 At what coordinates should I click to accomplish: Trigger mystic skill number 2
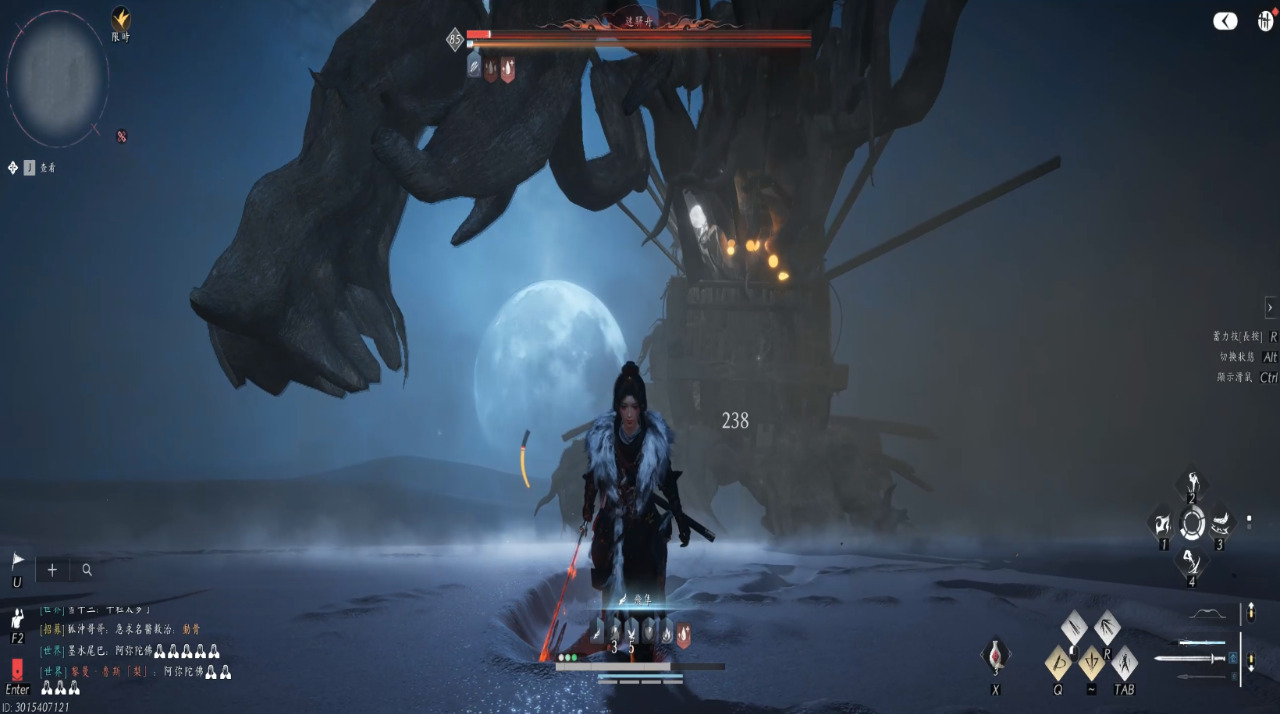1191,485
